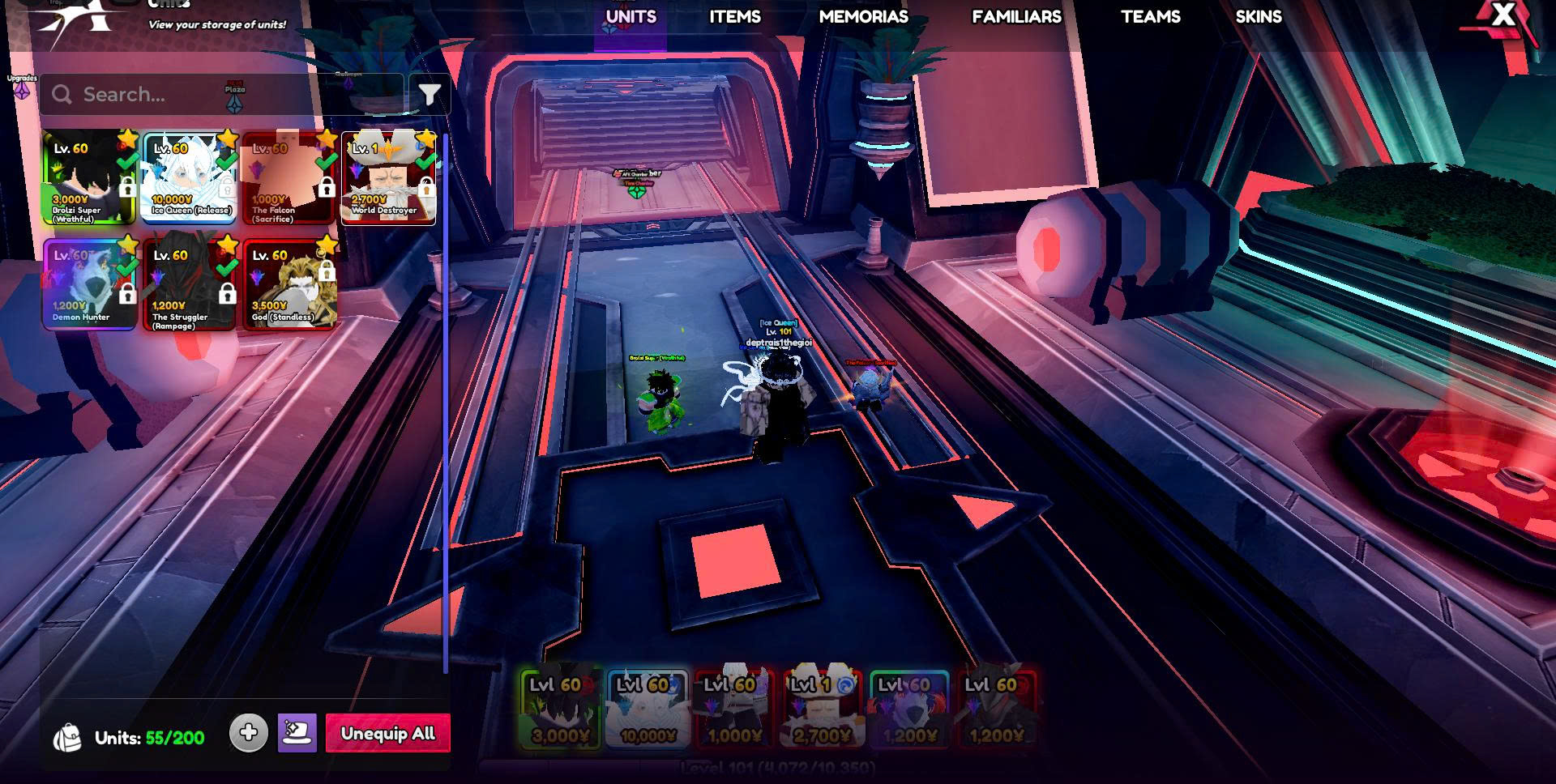
Task: Select The Struggler (Rampage) unit card
Action: point(190,284)
